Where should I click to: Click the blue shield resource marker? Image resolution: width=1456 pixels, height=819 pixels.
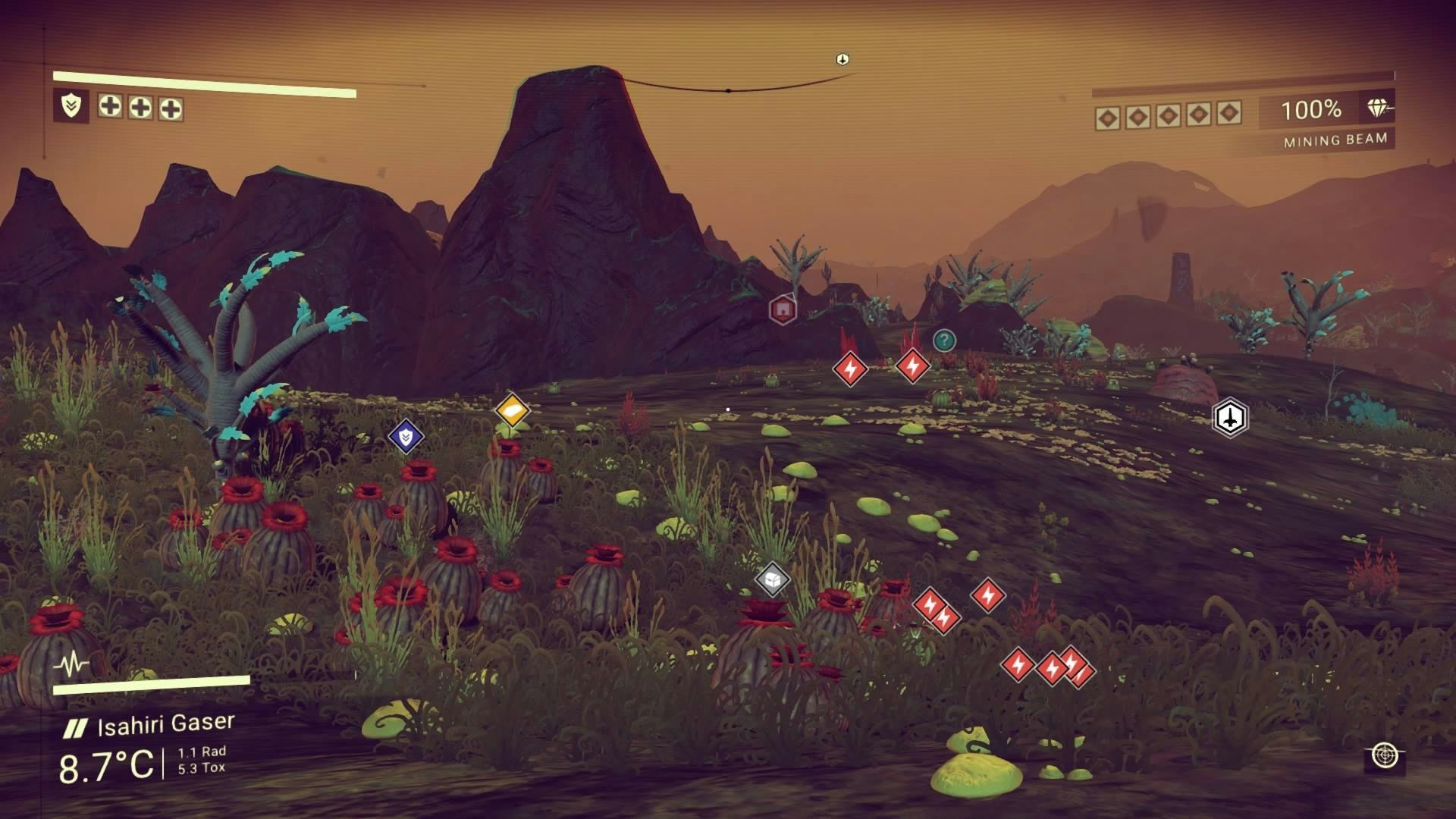[x=406, y=436]
